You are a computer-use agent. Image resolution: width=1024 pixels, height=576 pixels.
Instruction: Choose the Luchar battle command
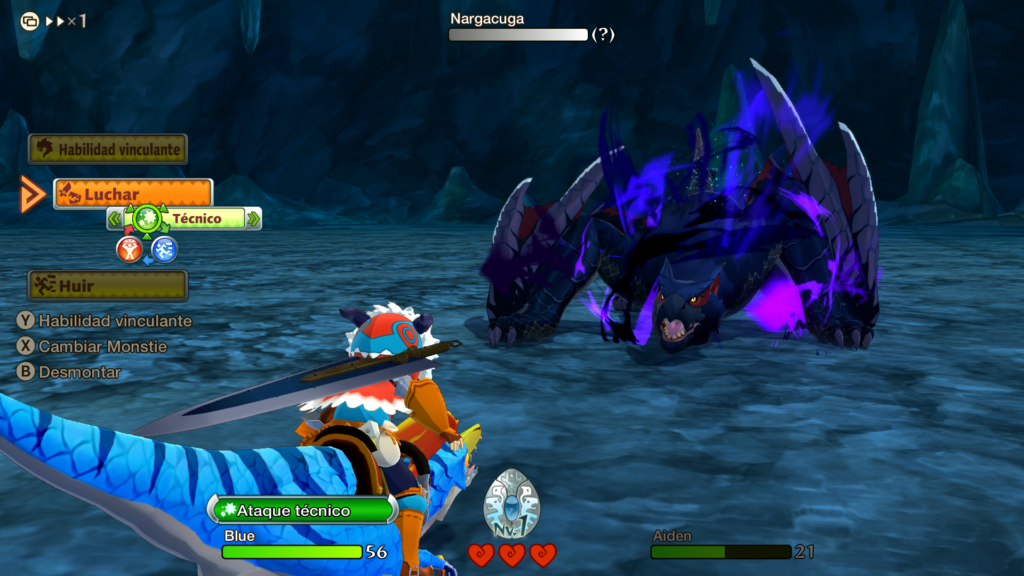133,194
